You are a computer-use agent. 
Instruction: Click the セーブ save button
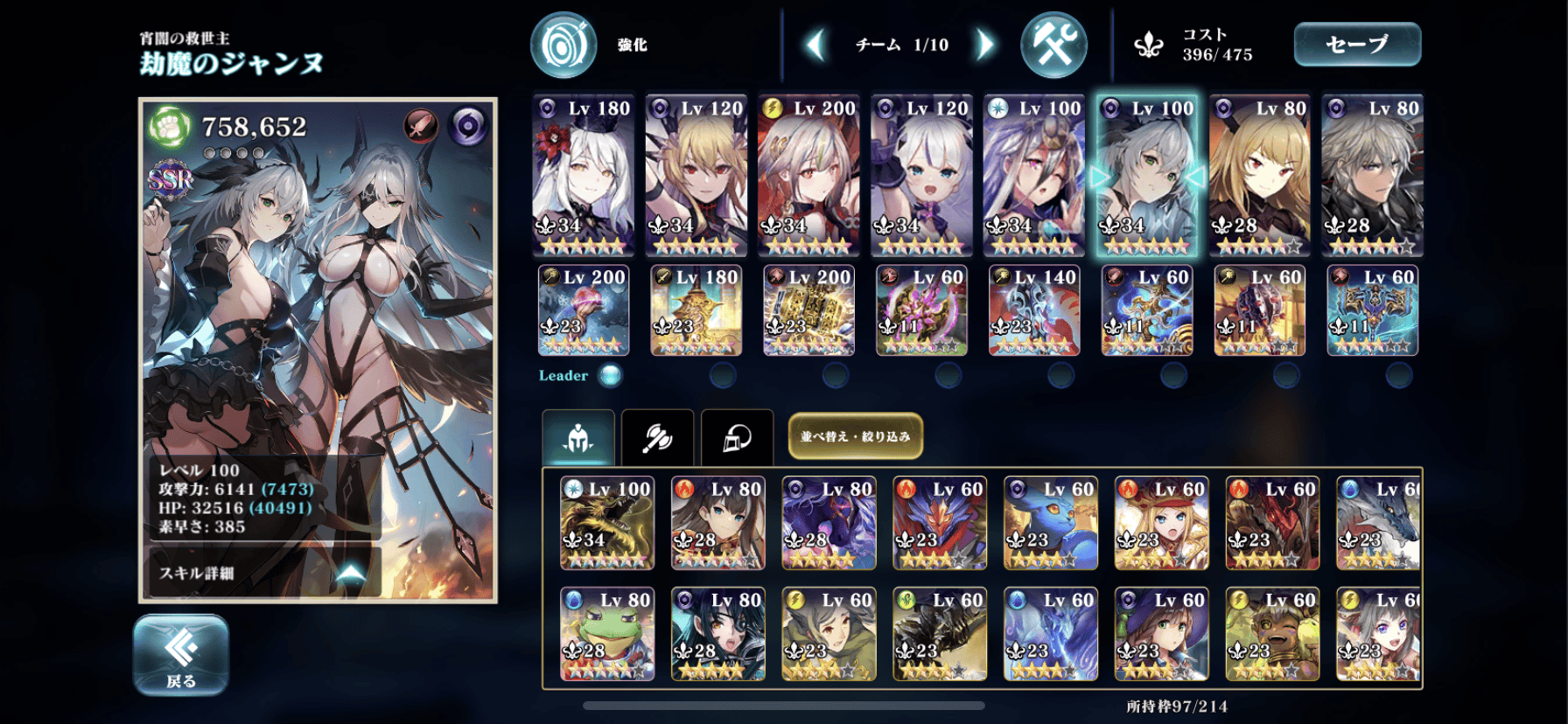1356,45
